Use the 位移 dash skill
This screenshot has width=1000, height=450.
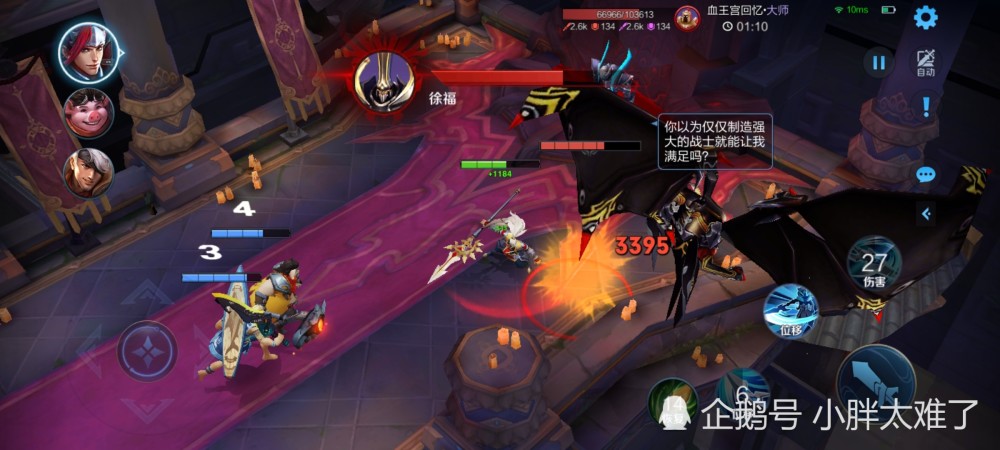790,311
